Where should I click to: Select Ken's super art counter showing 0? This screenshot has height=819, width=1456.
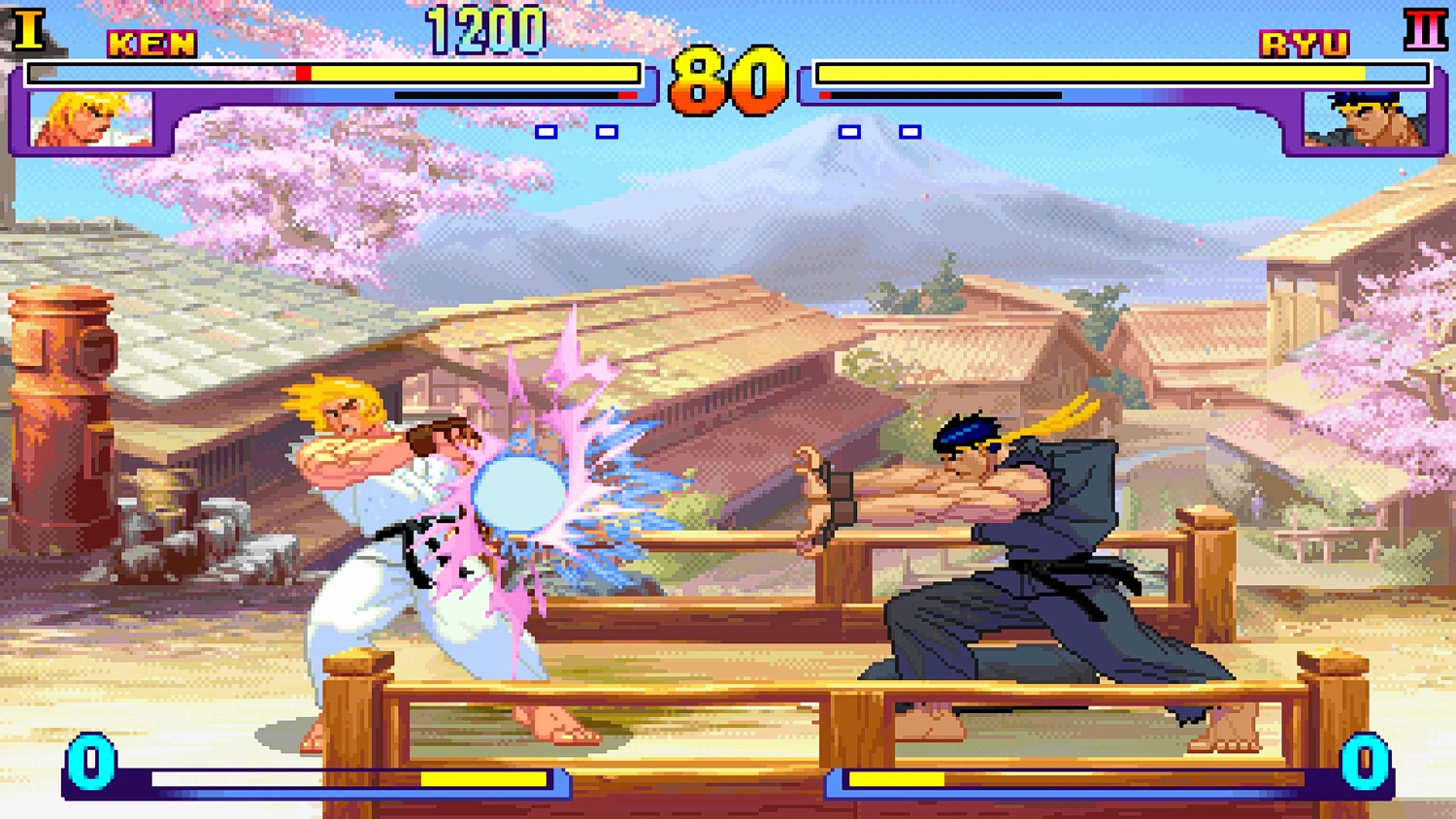coord(92,765)
